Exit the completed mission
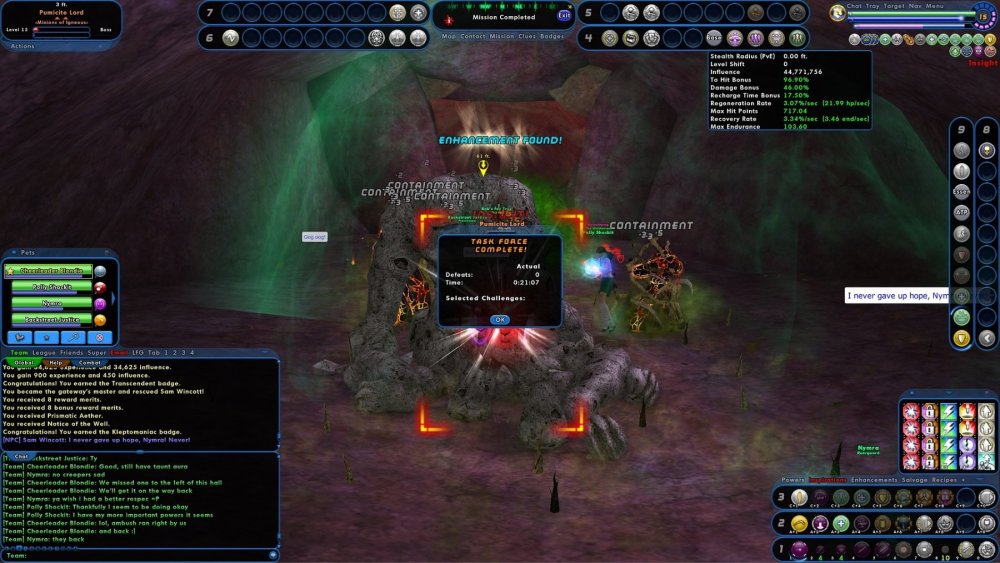This screenshot has height=563, width=1000. click(565, 16)
